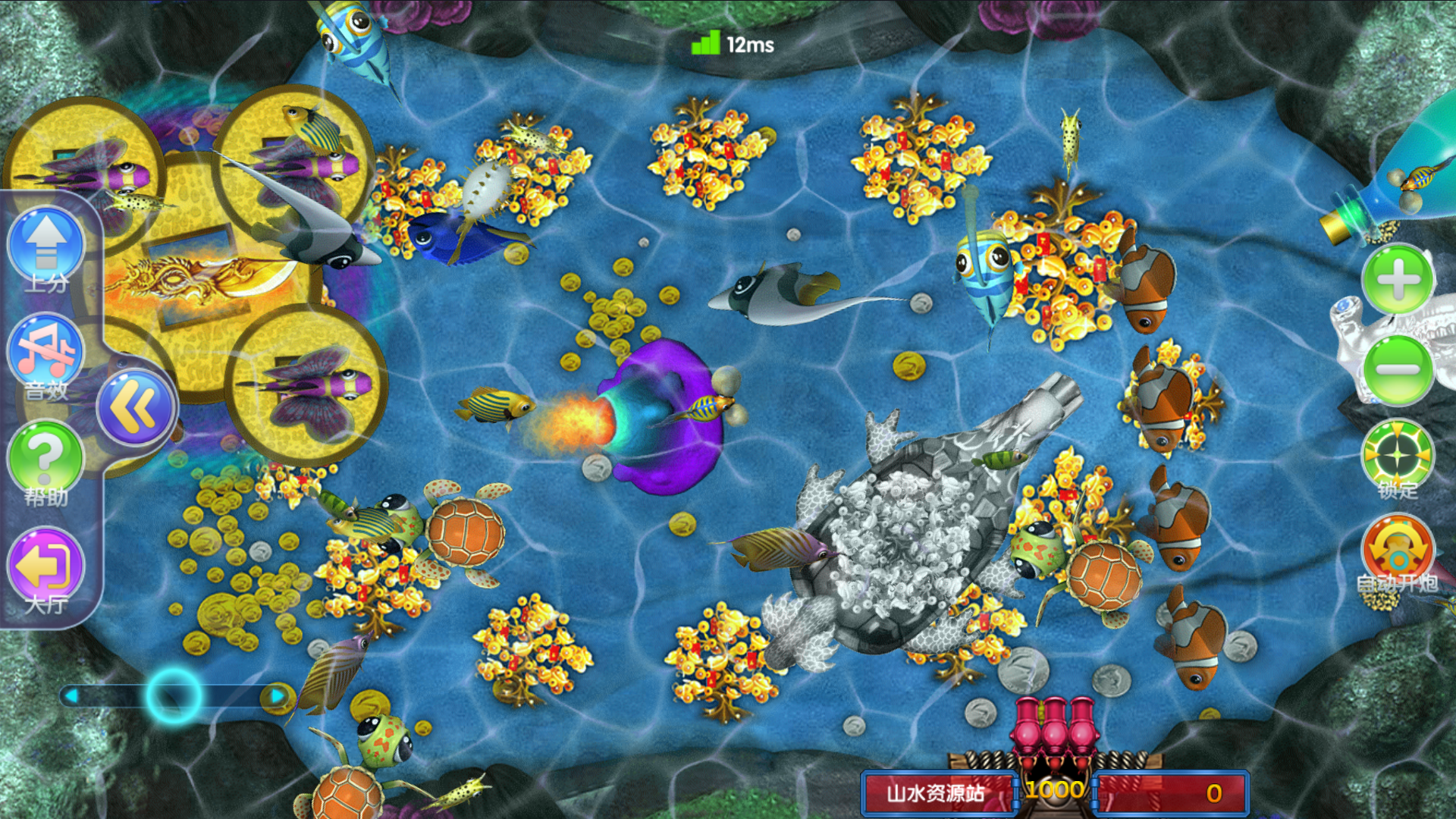Image resolution: width=1456 pixels, height=819 pixels.
Task: Activate the 锁定 target lock button
Action: coord(1398,455)
